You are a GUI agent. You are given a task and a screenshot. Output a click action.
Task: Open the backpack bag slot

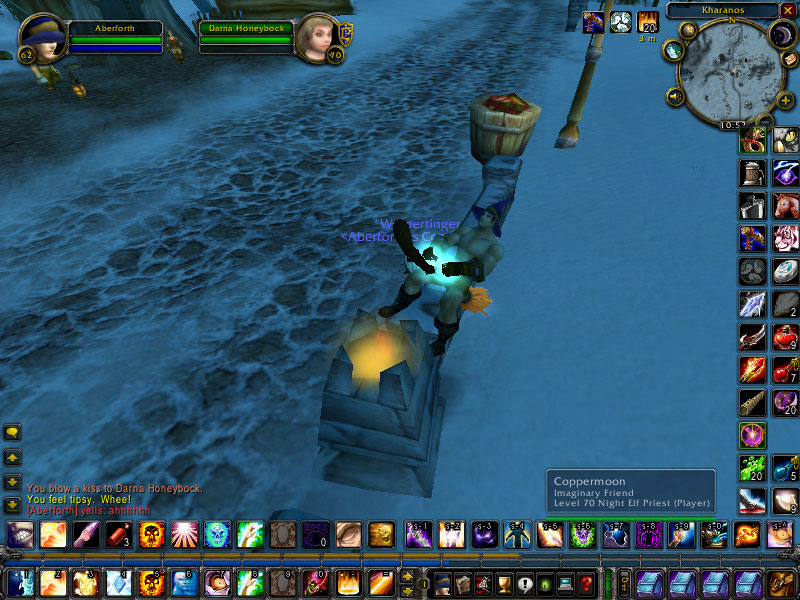click(x=777, y=583)
